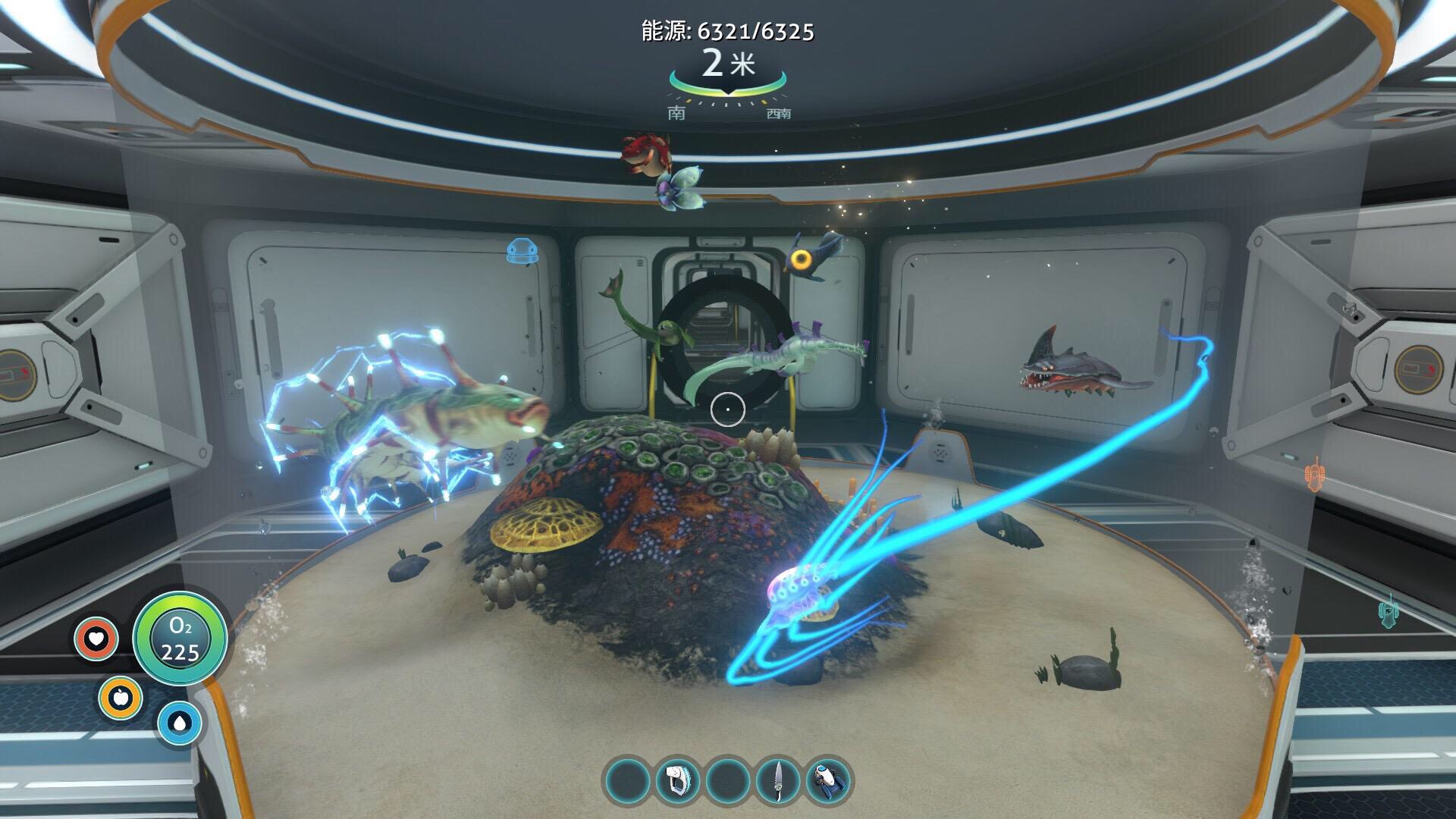
Task: Equip the survival knife from the hotbar
Action: coord(779,780)
